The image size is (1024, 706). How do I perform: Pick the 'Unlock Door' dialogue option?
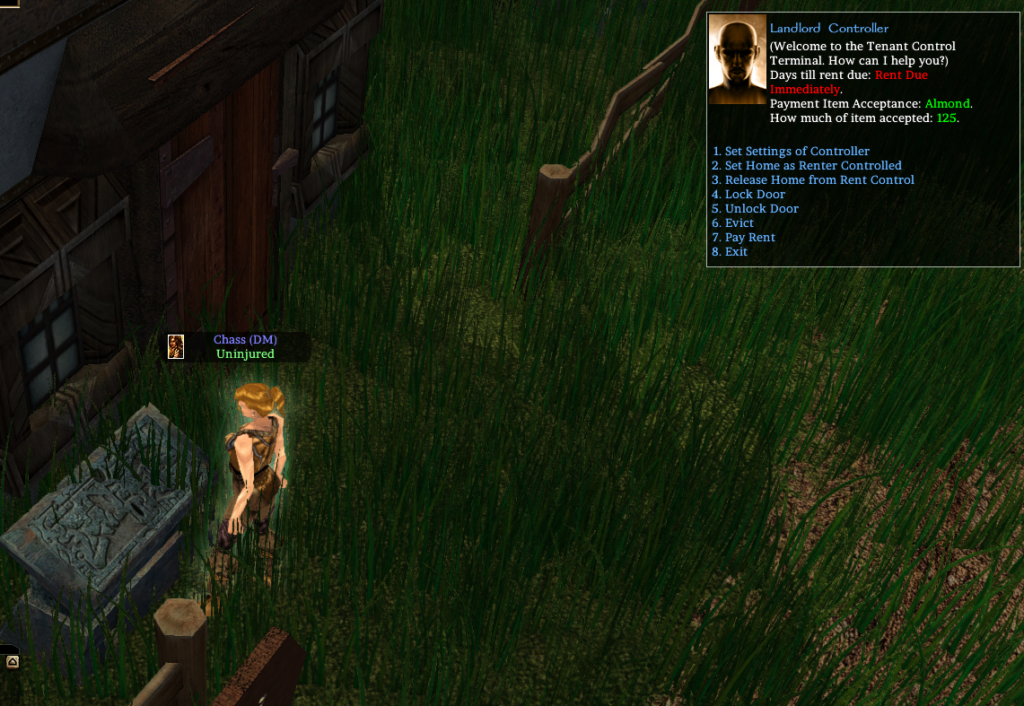761,209
